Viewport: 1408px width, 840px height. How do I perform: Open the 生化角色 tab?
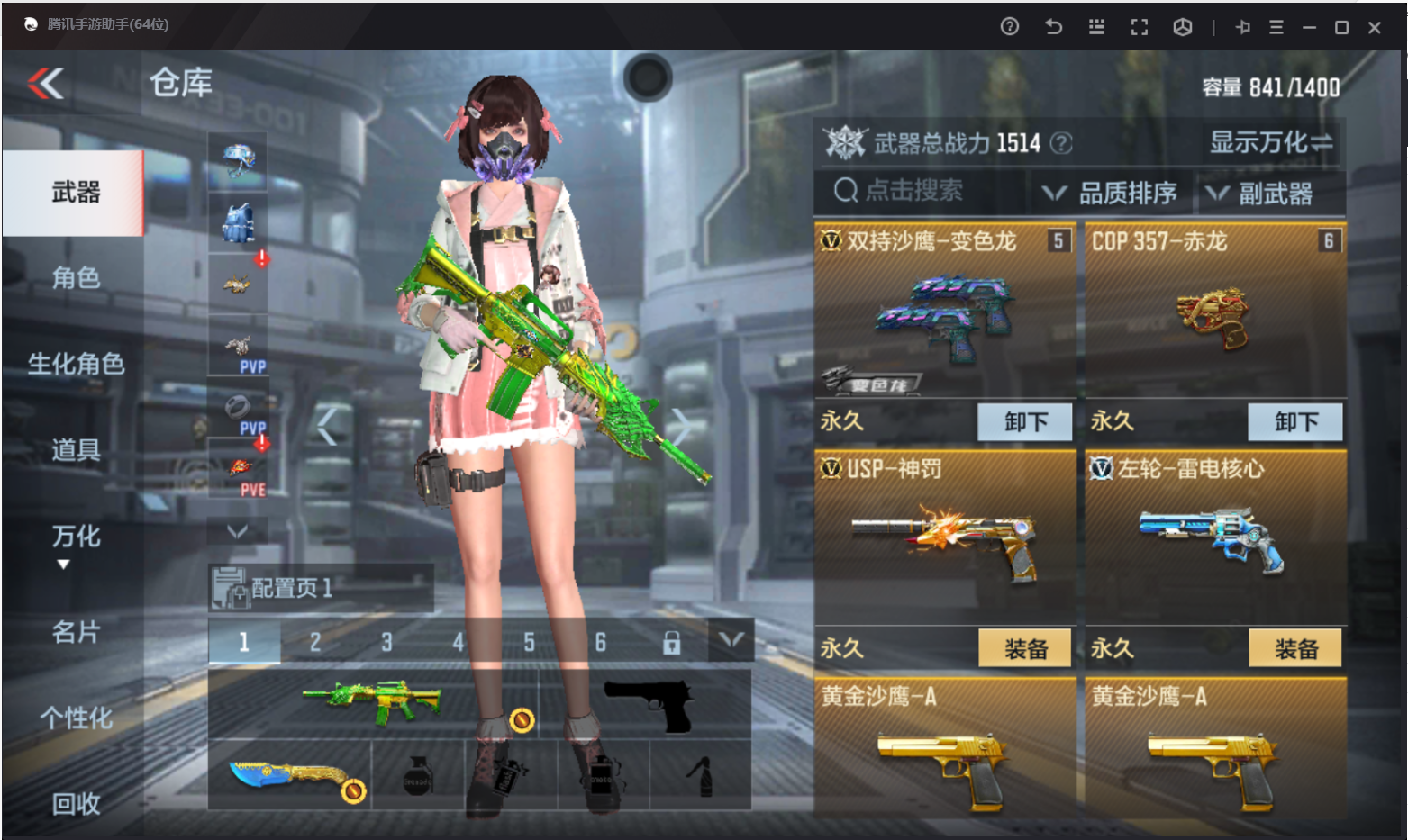pos(76,364)
